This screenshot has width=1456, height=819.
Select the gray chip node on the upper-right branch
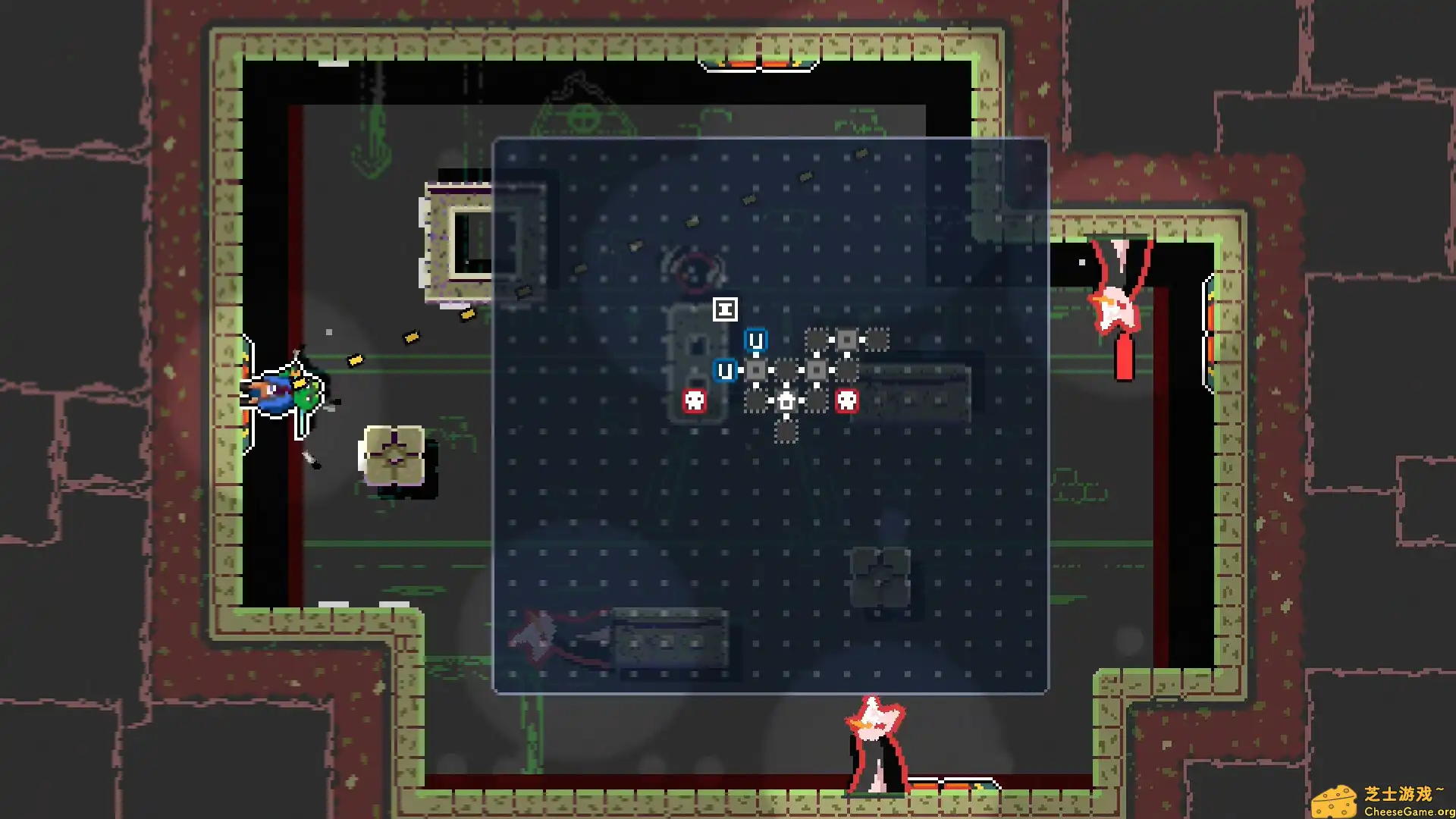(847, 340)
